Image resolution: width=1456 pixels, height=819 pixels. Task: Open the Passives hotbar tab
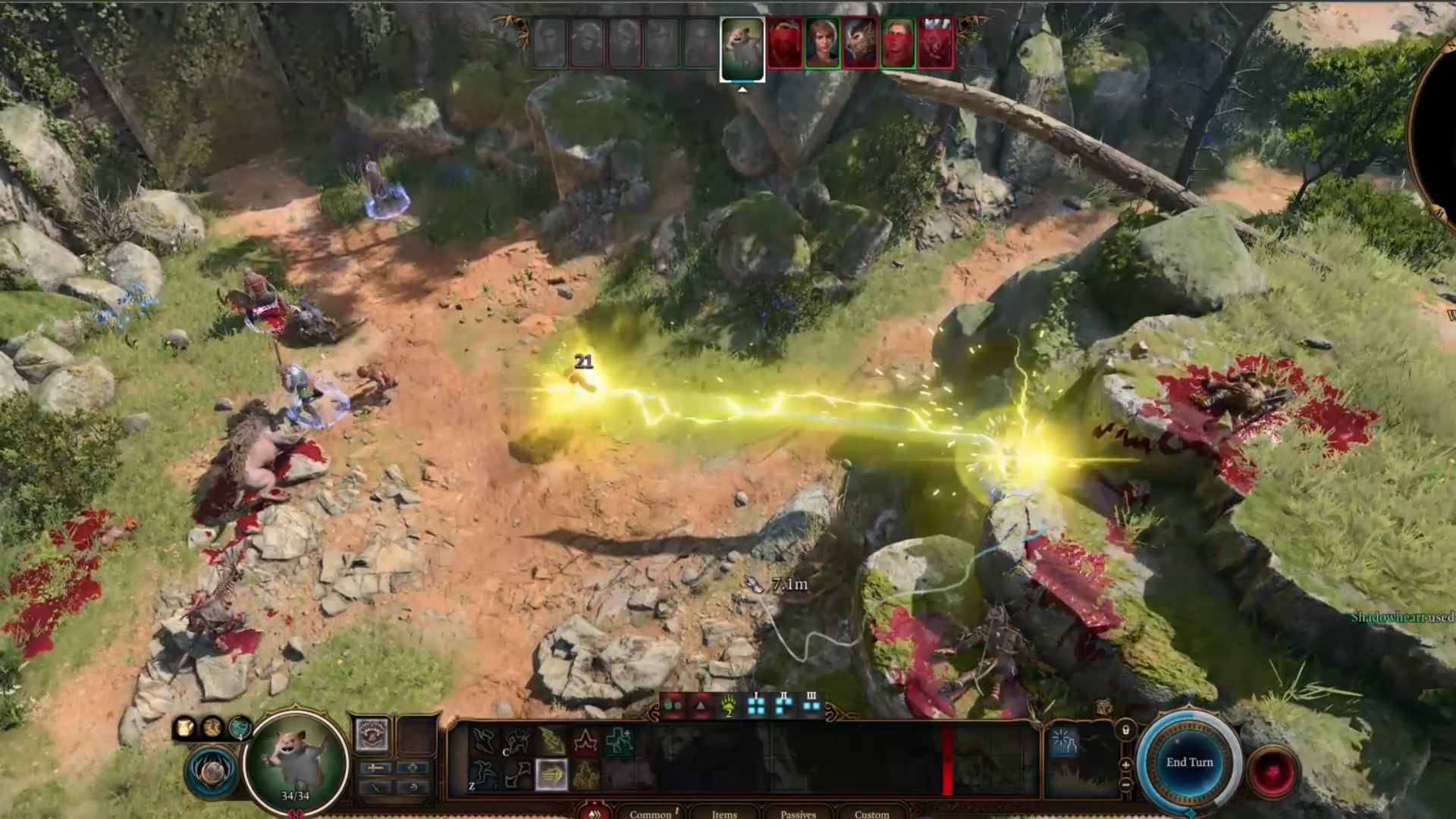(x=798, y=814)
